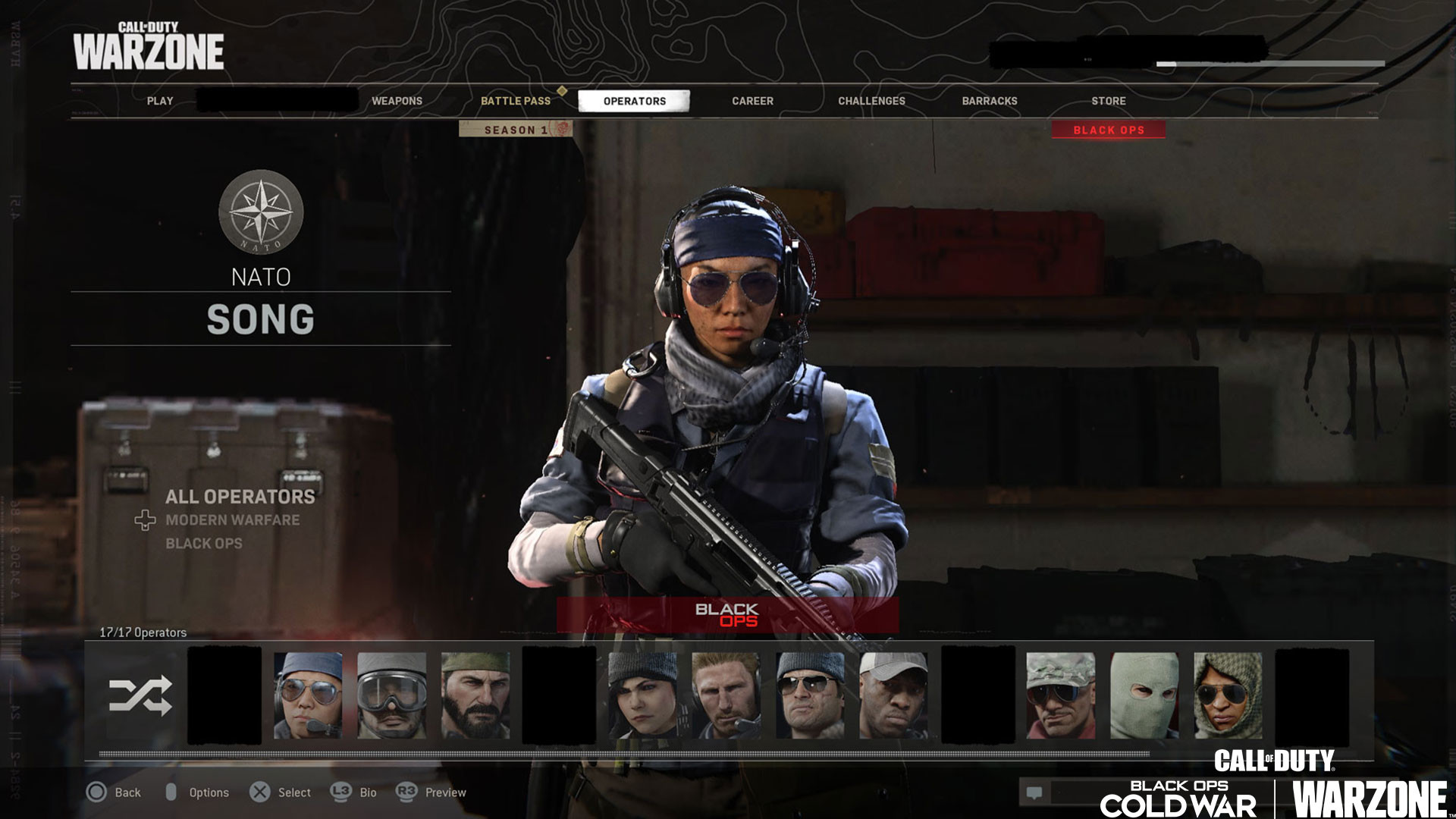Filter operators by Modern Warfare
The height and width of the screenshot is (819, 1456).
(232, 520)
